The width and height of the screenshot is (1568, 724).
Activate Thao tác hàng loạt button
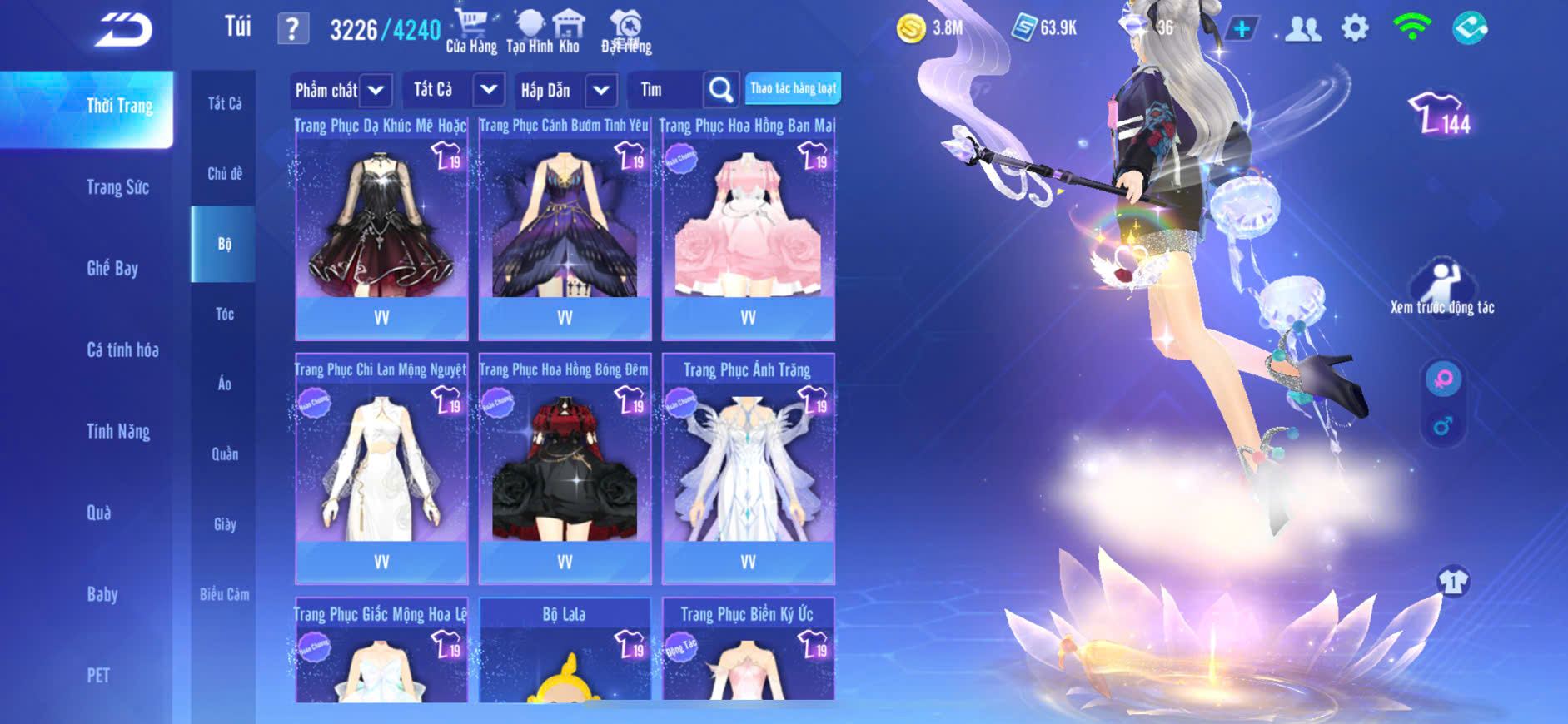(x=793, y=88)
